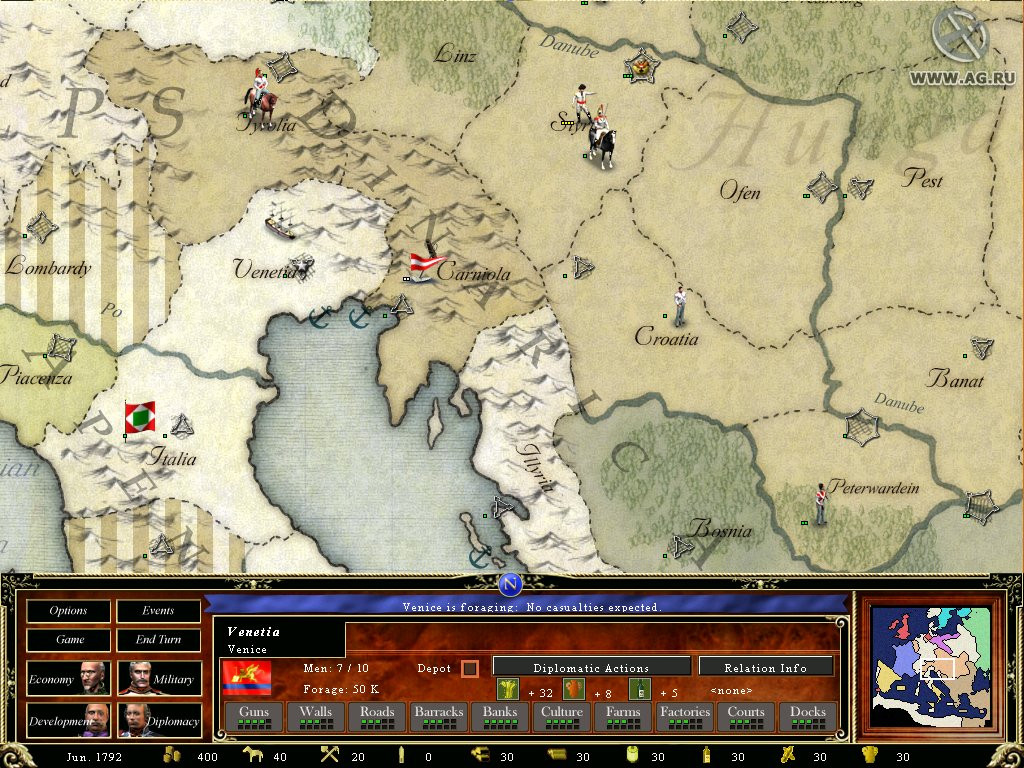Show Relation Info
Viewport: 1024px width, 768px height.
(x=765, y=667)
